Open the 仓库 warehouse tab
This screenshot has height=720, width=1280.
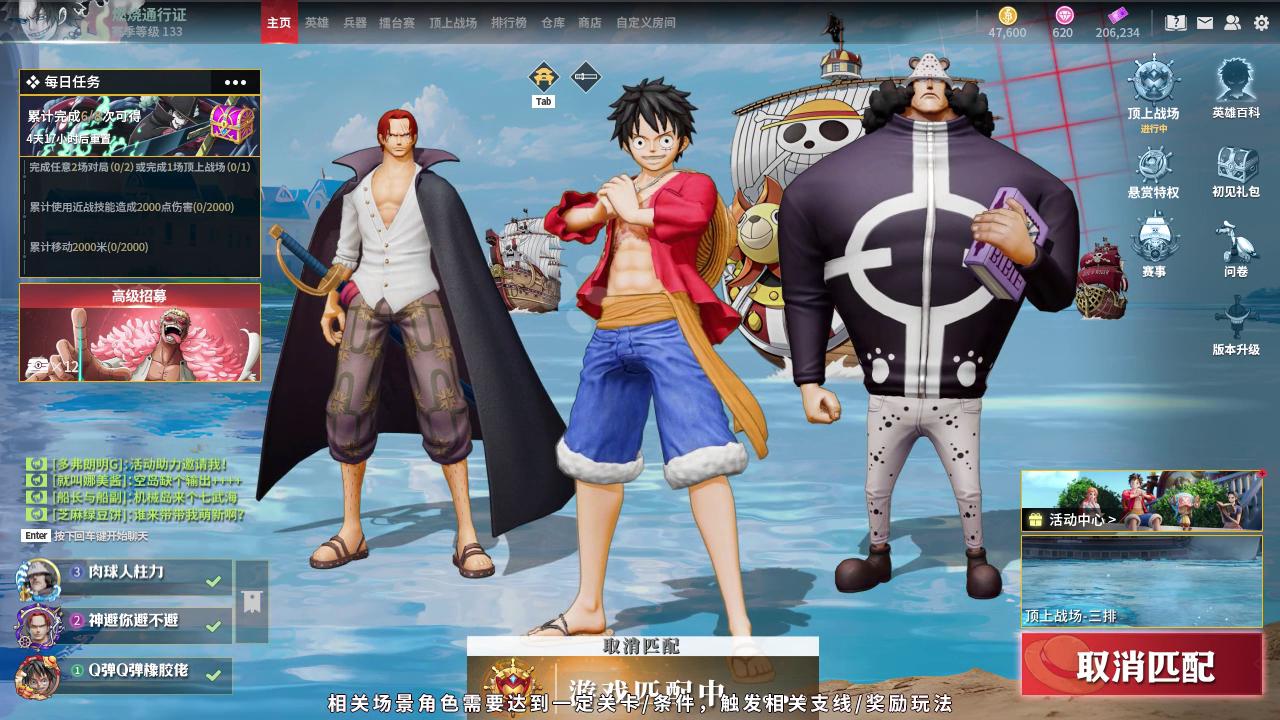pyautogui.click(x=553, y=22)
